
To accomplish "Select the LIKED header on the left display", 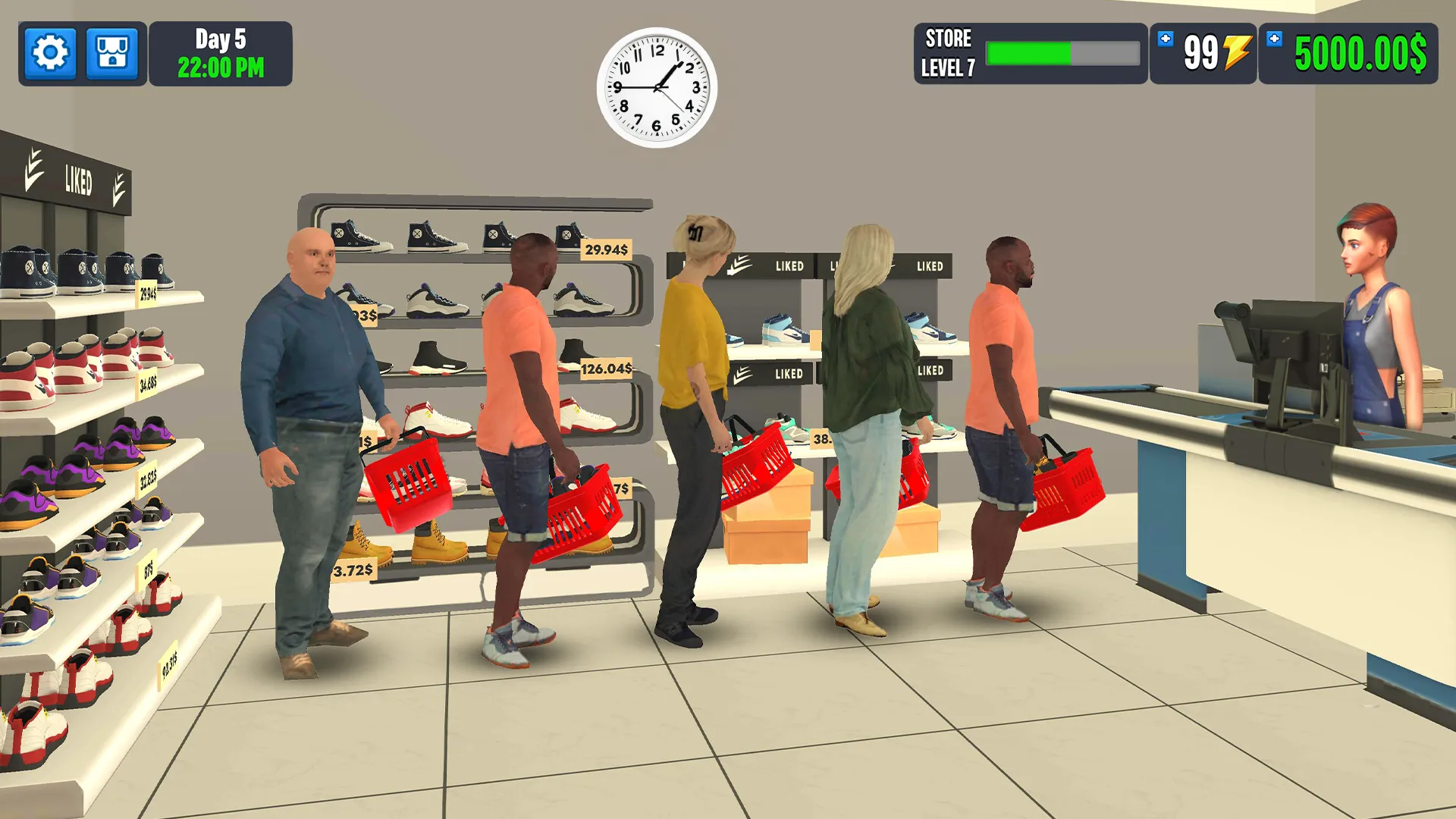I will click(80, 180).
